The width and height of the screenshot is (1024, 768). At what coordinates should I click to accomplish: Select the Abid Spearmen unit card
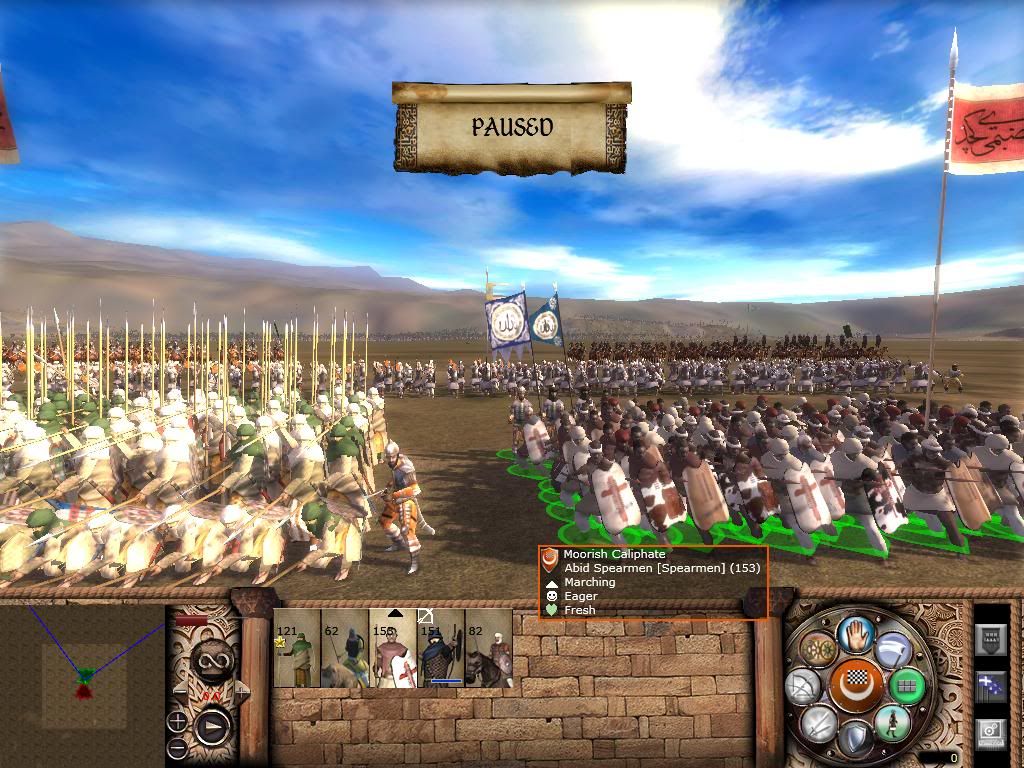[393, 650]
